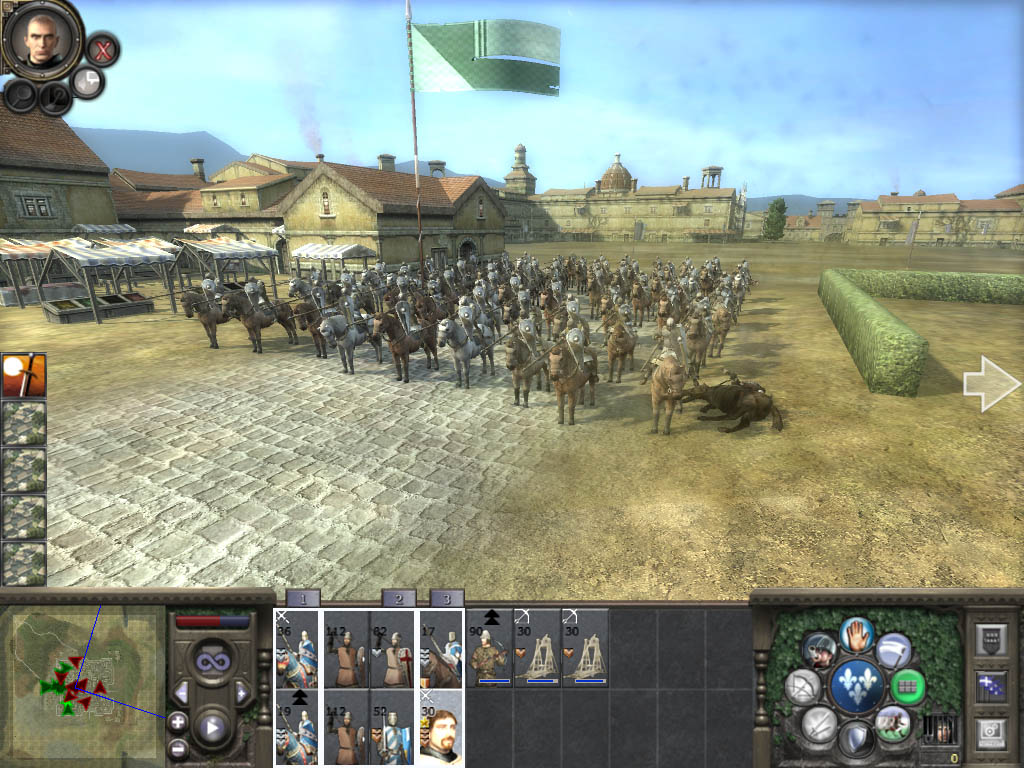Click the white flag withdraw button

click(893, 651)
